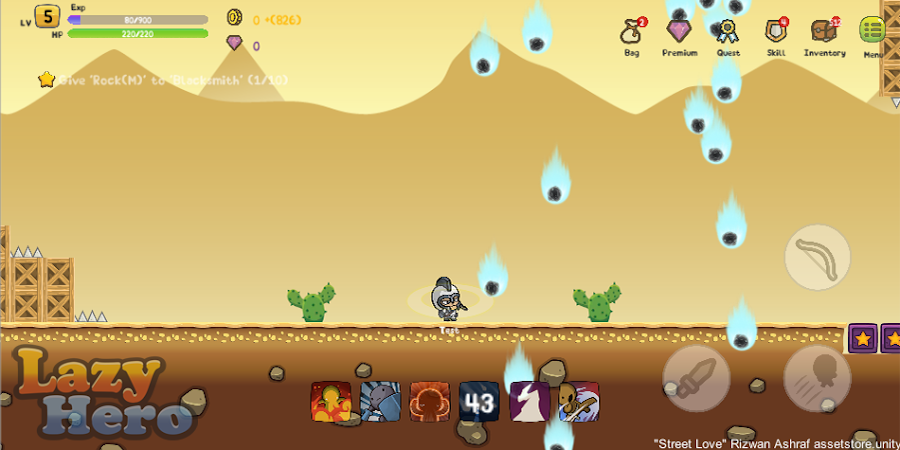Activate the orange aura skill
The image size is (900, 450).
(430, 402)
